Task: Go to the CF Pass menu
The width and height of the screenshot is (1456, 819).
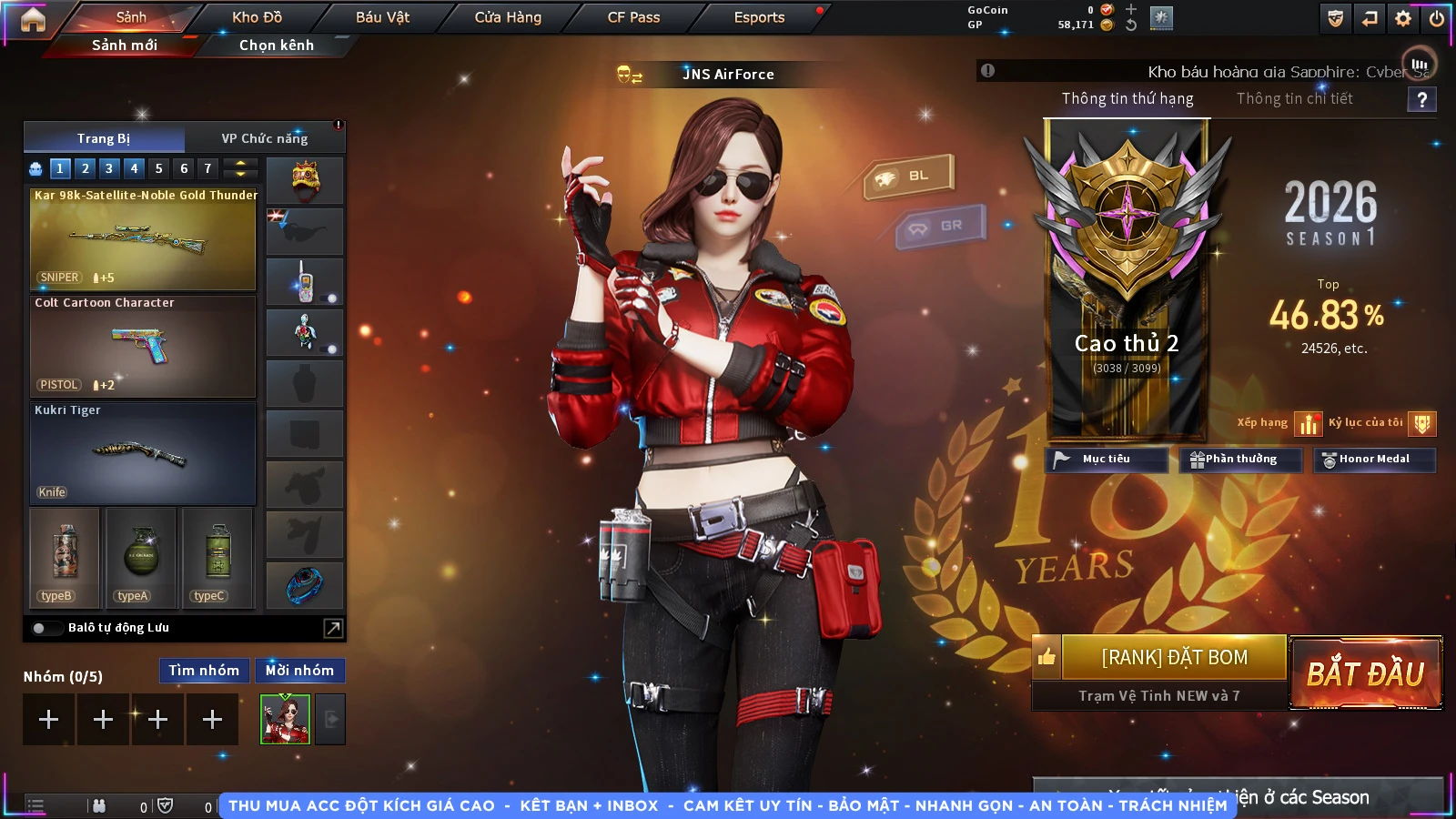Action: [x=633, y=17]
